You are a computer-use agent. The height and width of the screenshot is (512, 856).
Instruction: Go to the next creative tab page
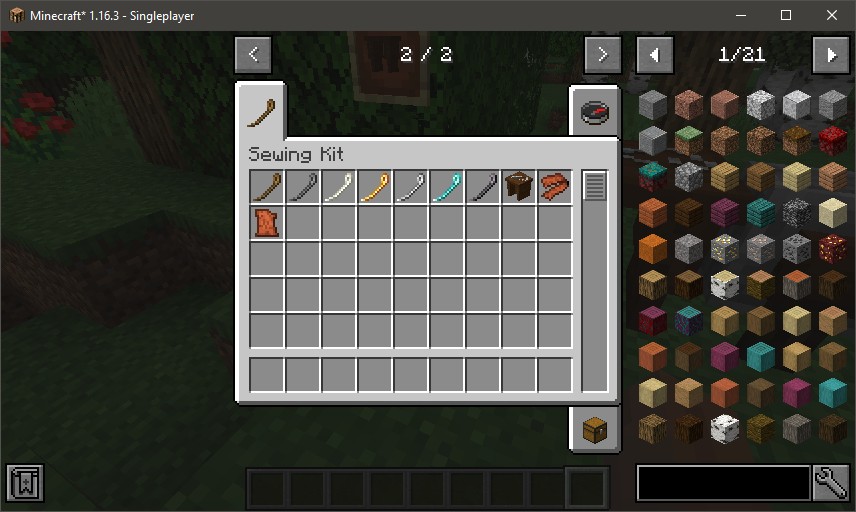pyautogui.click(x=602, y=55)
